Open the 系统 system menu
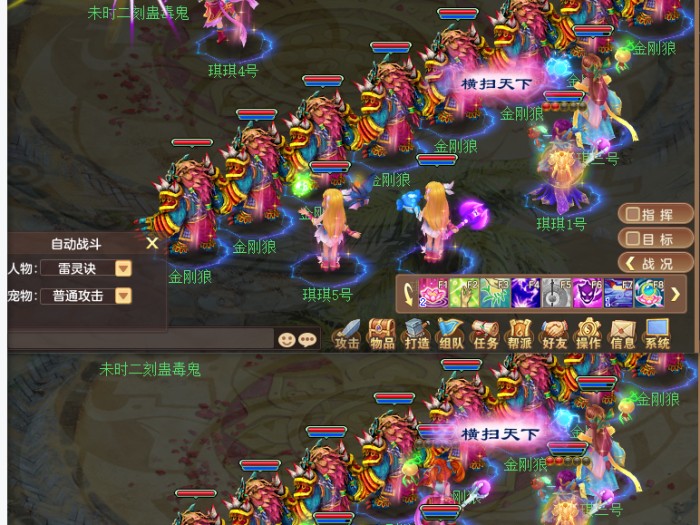700x525 pixels. point(657,334)
